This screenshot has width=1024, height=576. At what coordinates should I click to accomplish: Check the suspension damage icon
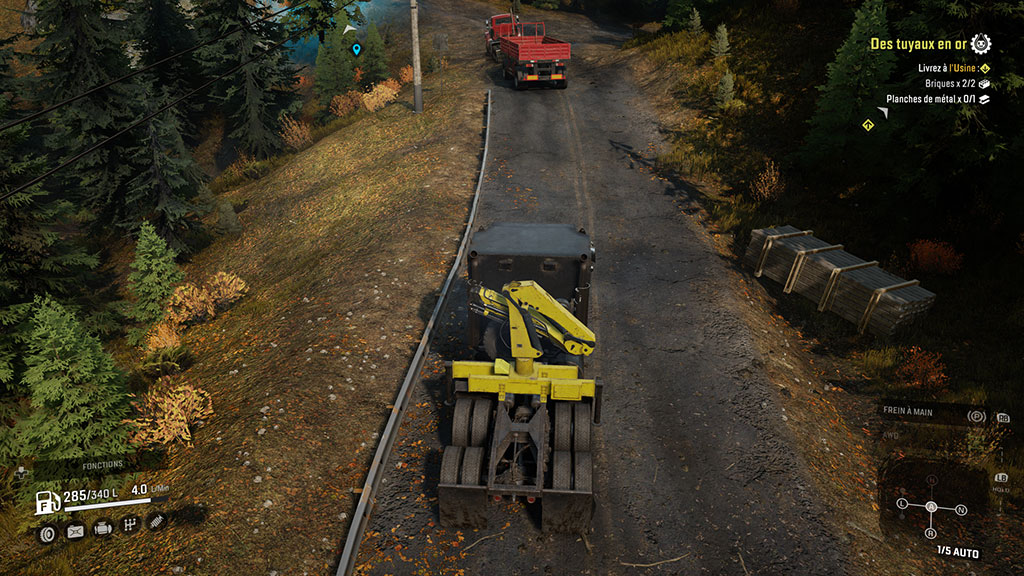(157, 521)
